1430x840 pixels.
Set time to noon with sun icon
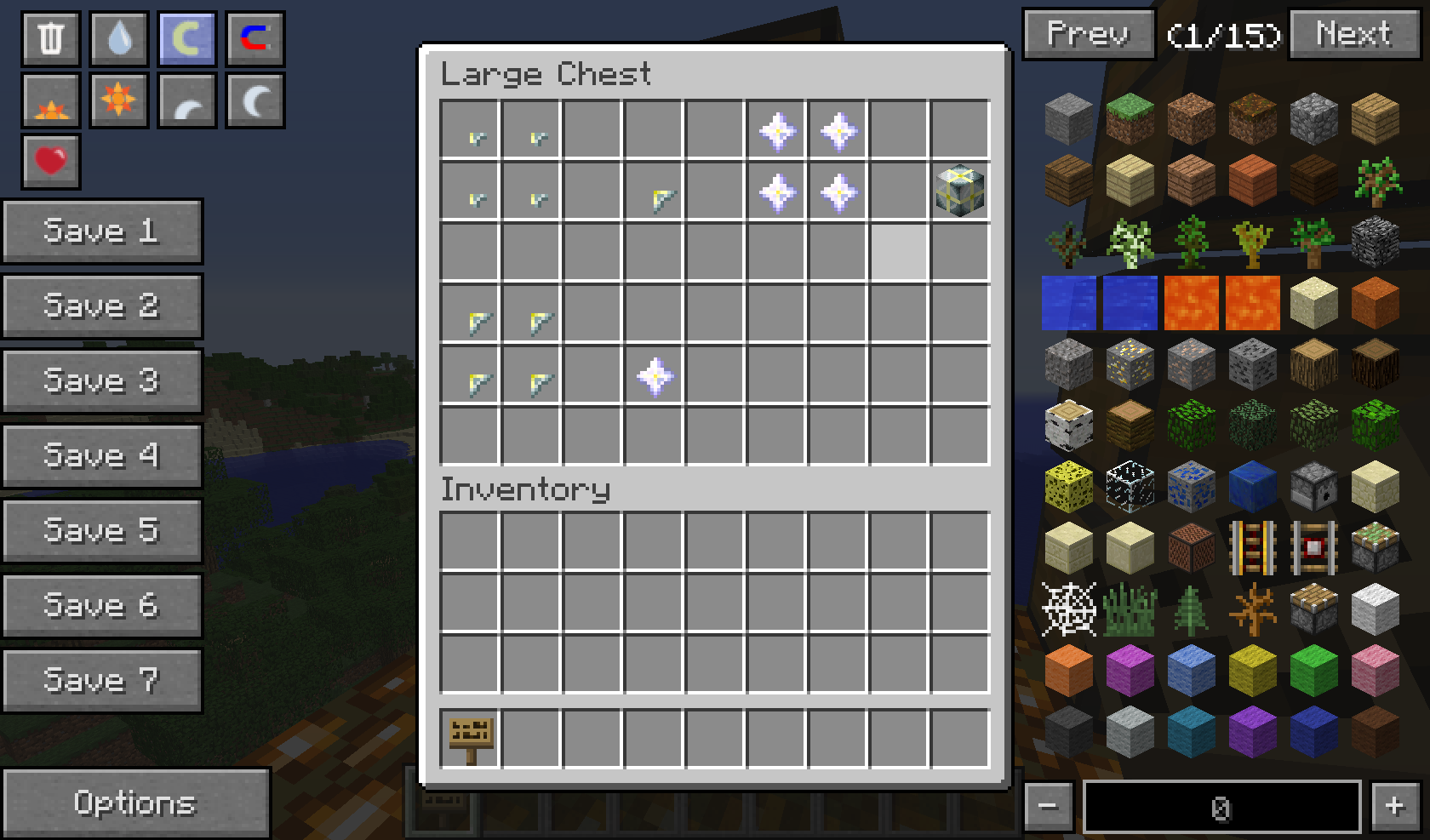[x=118, y=99]
